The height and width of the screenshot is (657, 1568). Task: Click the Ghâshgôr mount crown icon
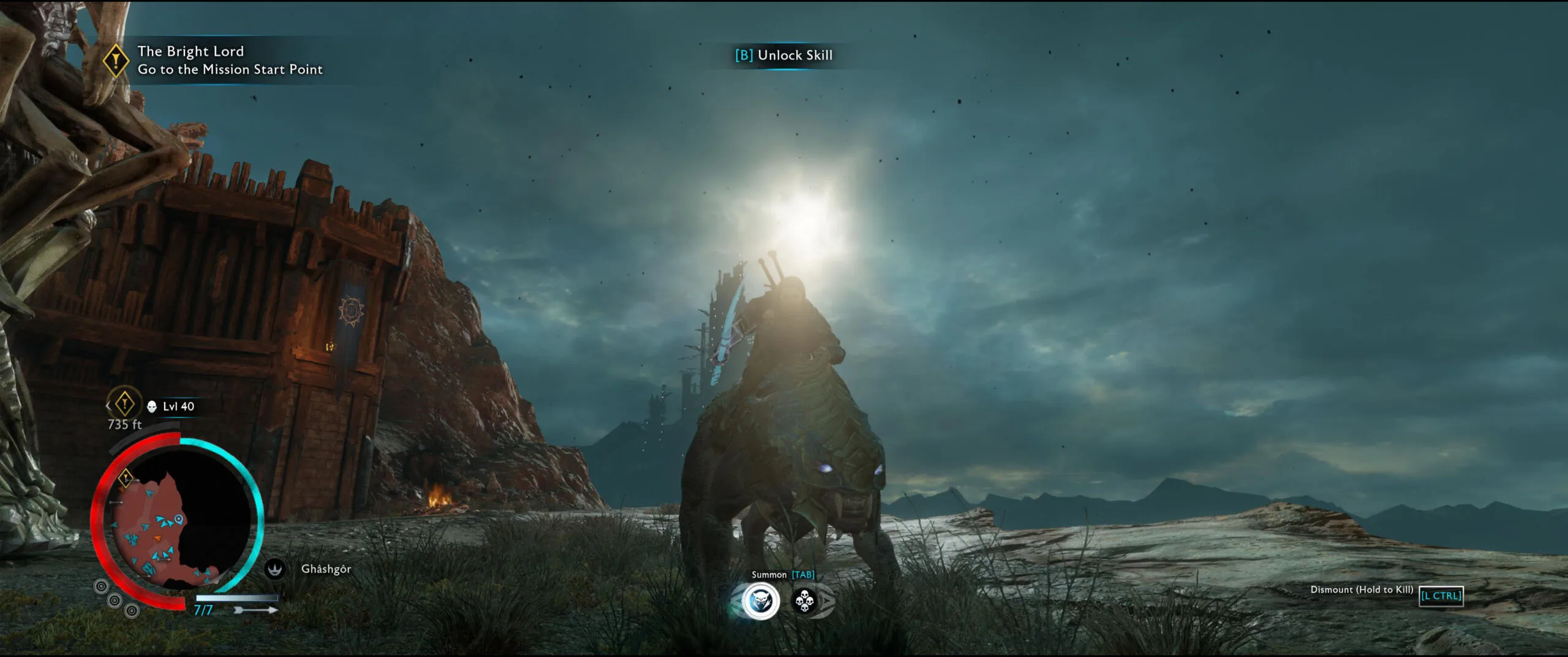coord(275,569)
